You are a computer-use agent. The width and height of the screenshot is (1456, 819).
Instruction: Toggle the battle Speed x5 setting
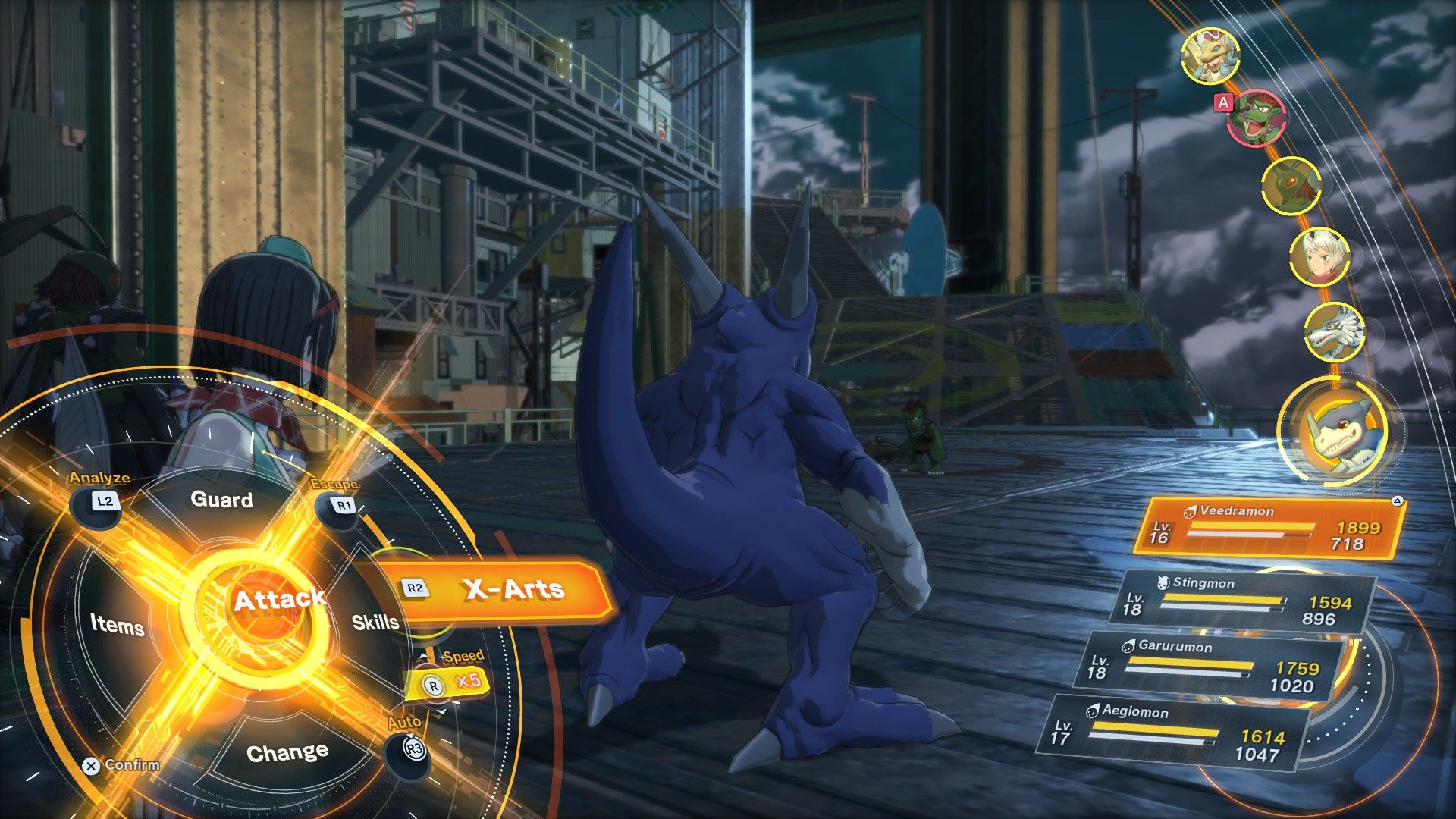(x=447, y=682)
